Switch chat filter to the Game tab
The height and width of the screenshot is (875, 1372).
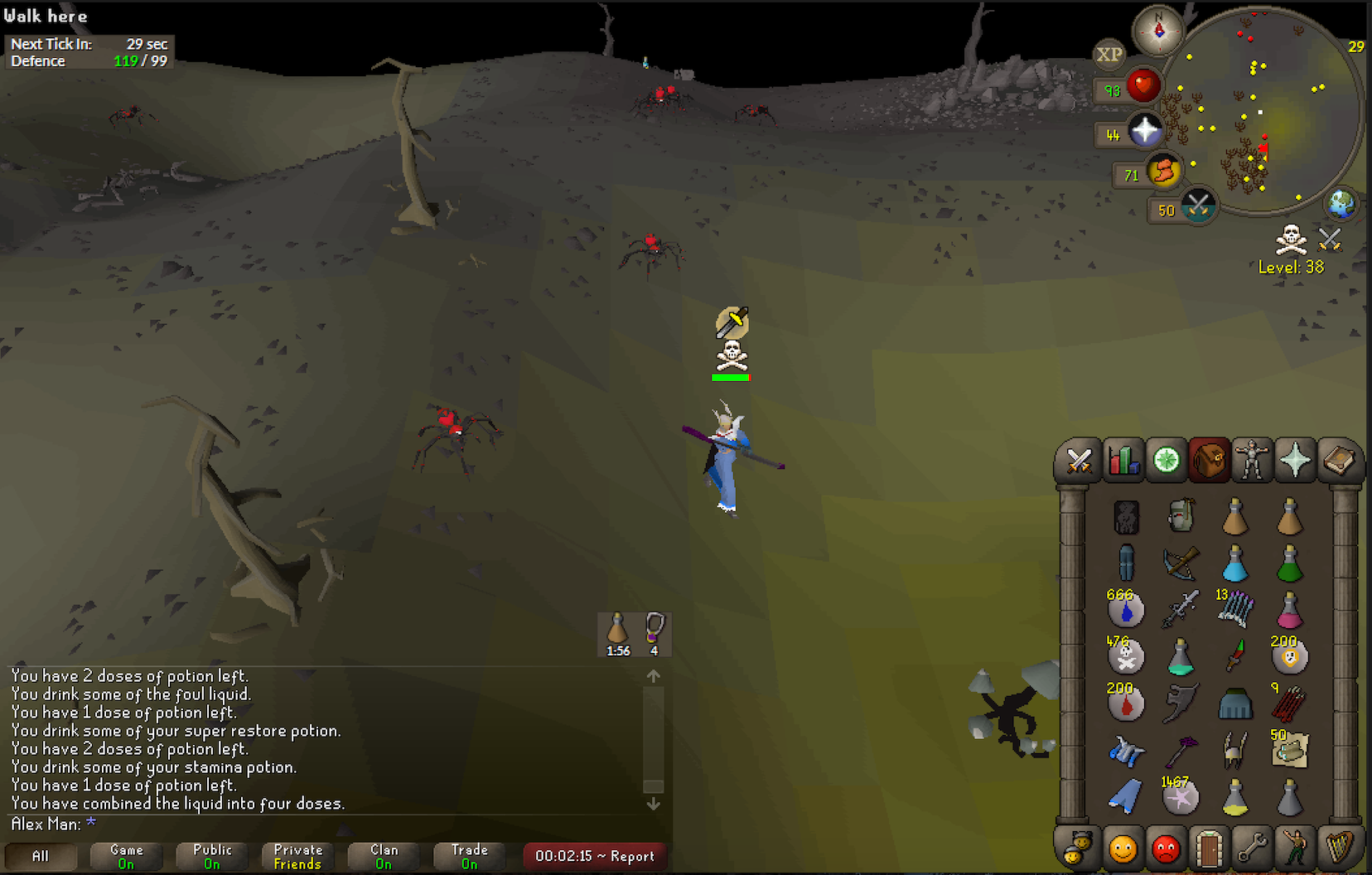point(126,857)
